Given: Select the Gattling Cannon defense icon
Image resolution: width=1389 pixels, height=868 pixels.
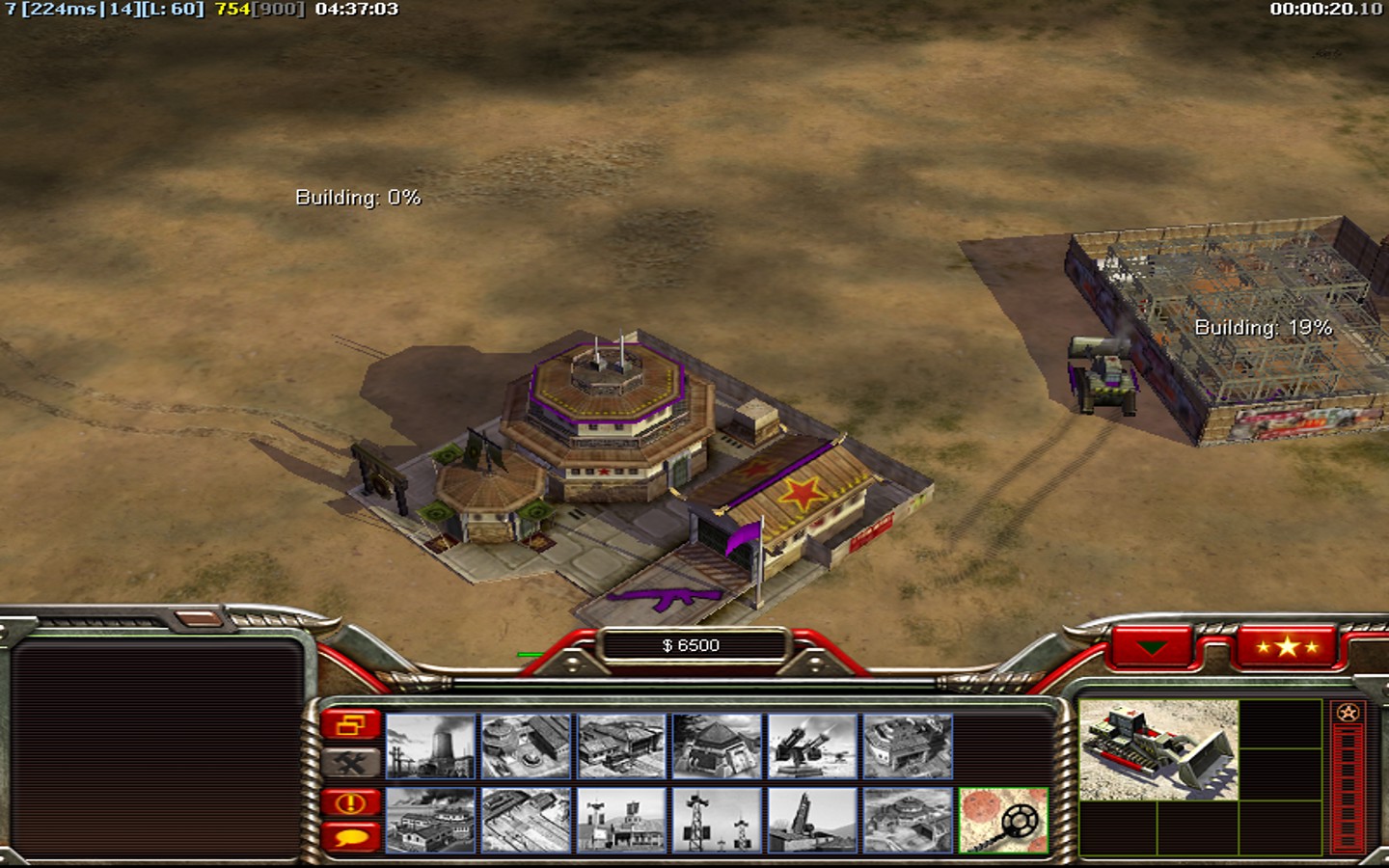Looking at the screenshot, I should pos(812,746).
